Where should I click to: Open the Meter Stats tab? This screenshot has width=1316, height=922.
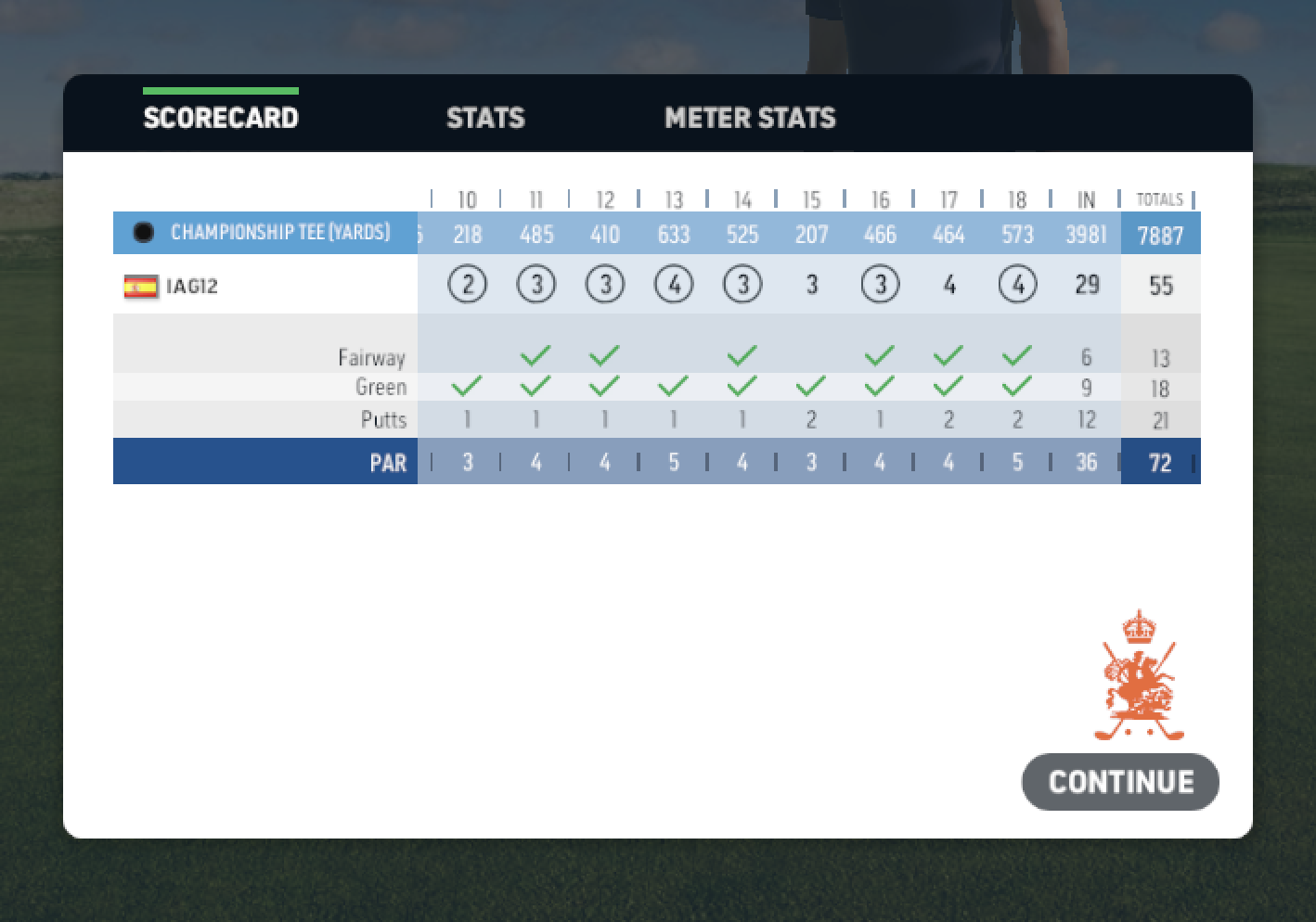coord(750,118)
